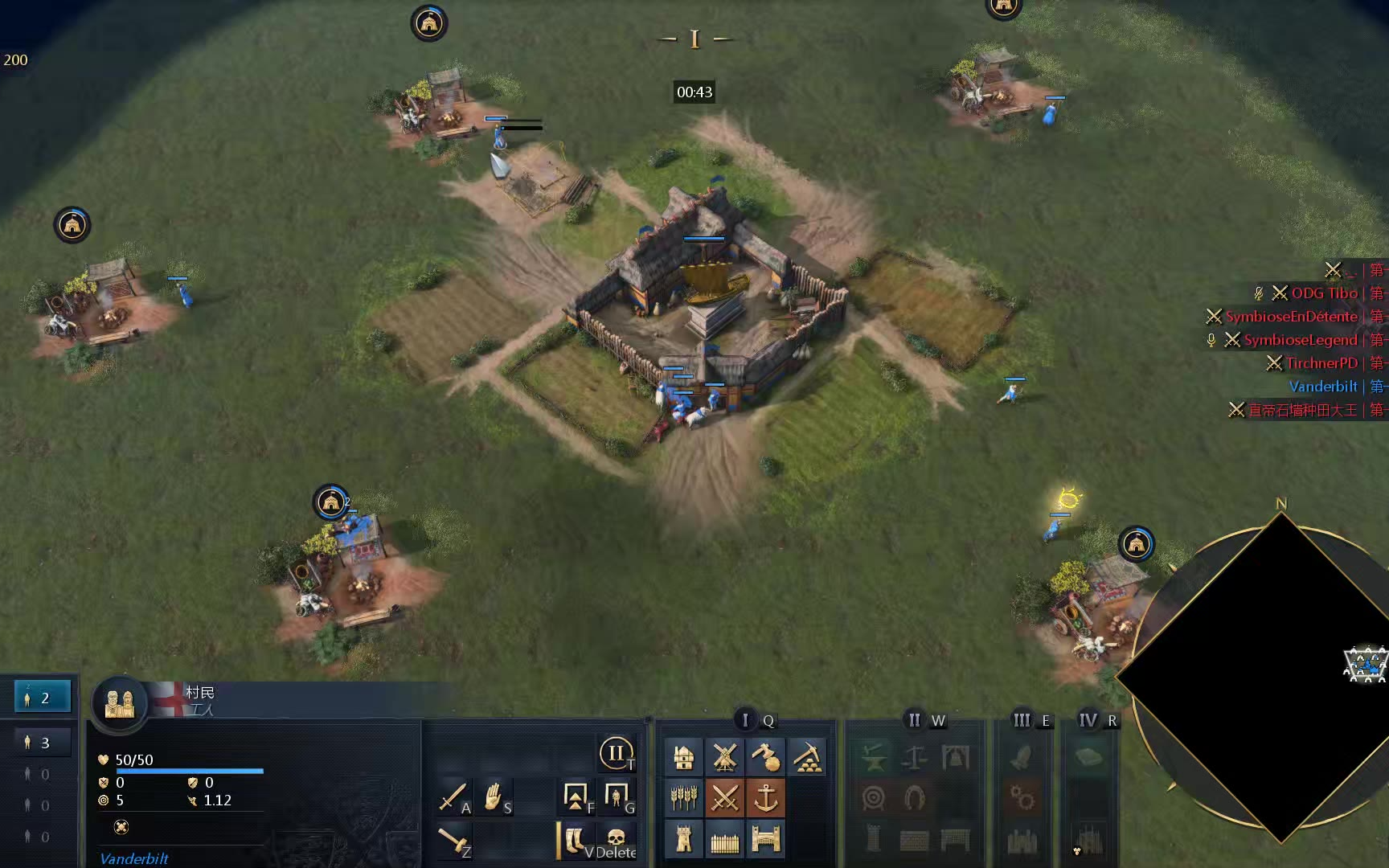Screen dimensions: 1389x868
Task: Switch to the Age II building tab
Action: tap(914, 720)
